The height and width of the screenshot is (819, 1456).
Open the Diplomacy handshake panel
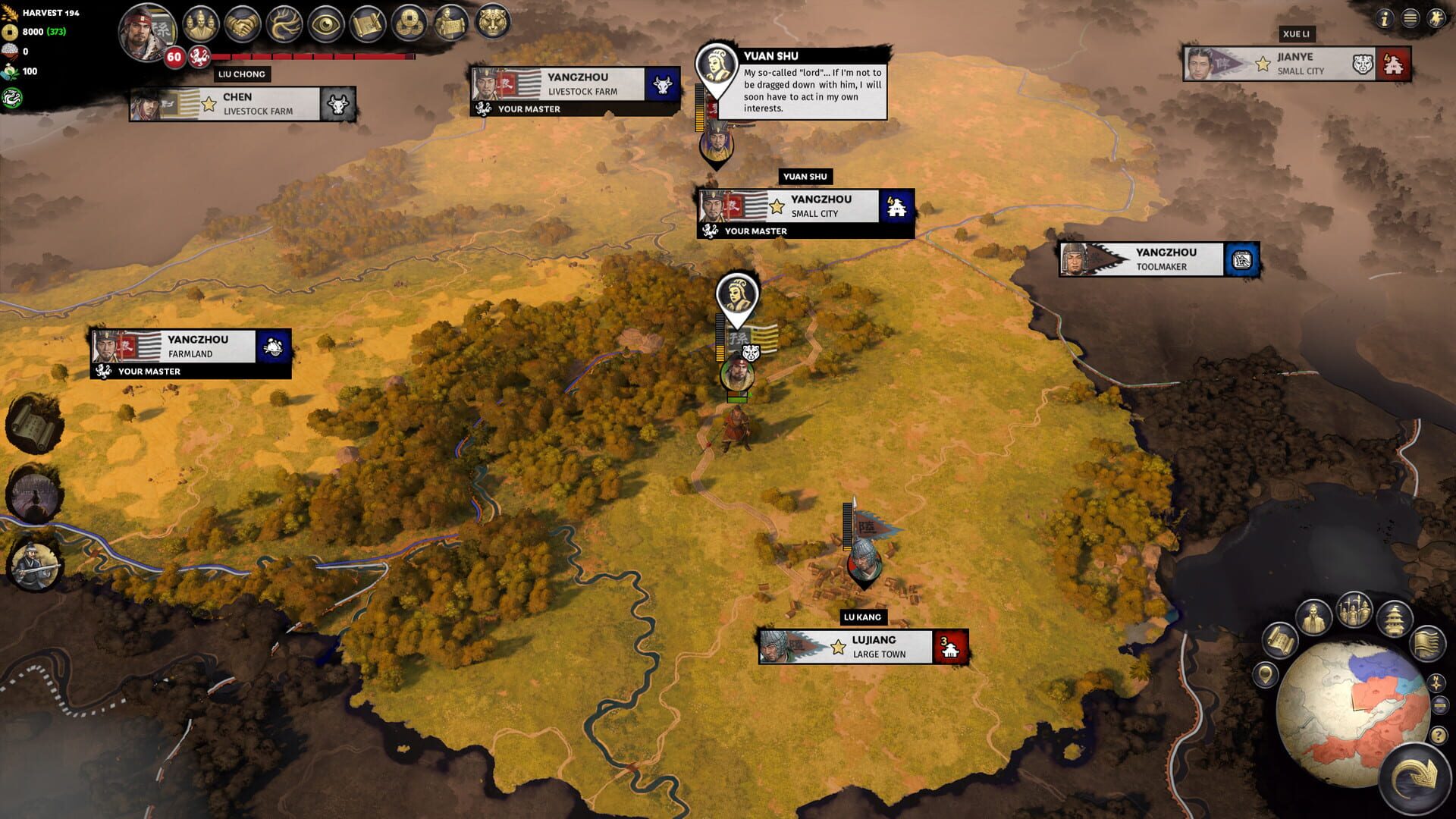pyautogui.click(x=241, y=23)
